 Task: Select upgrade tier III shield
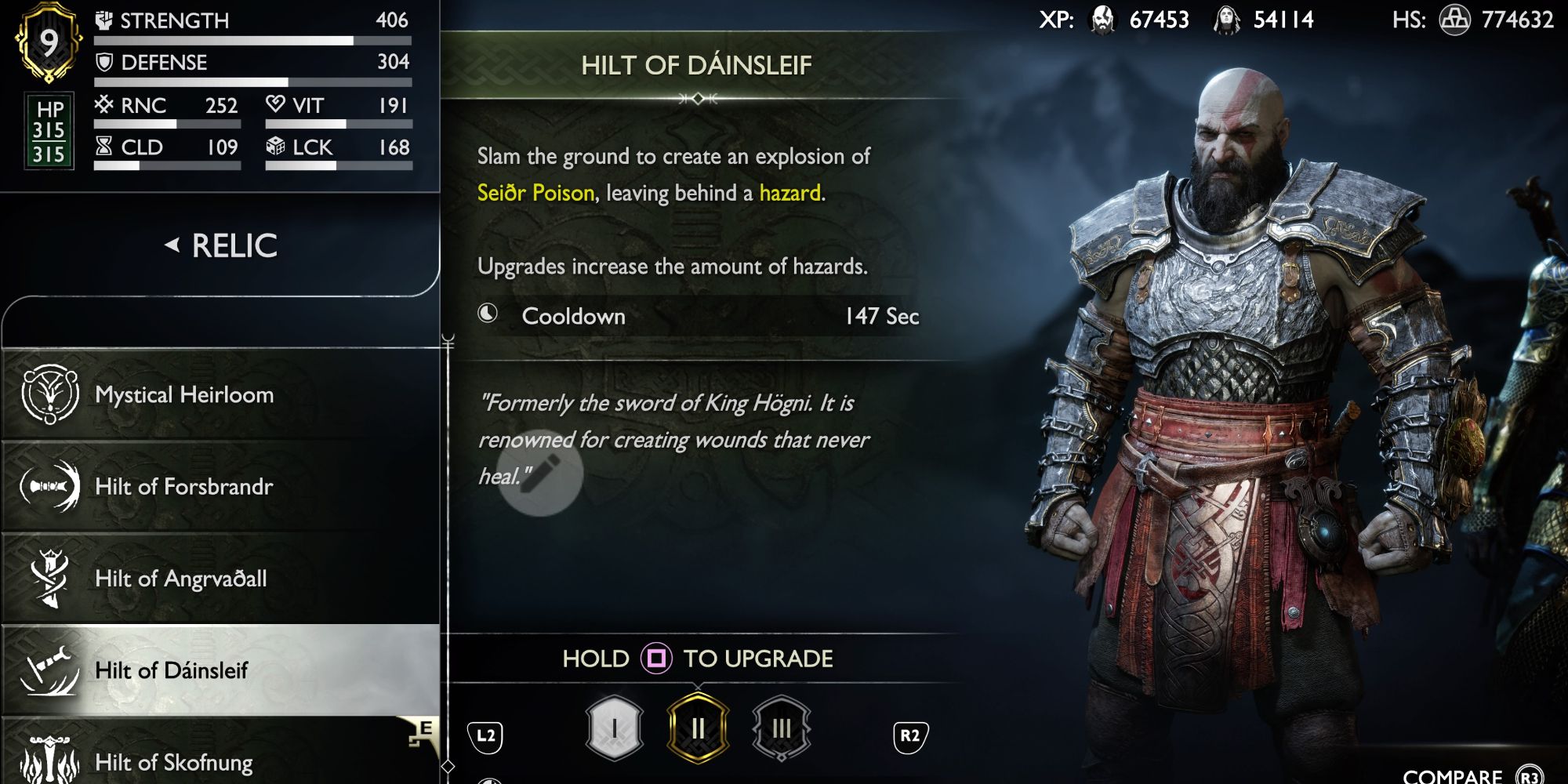[x=780, y=726]
